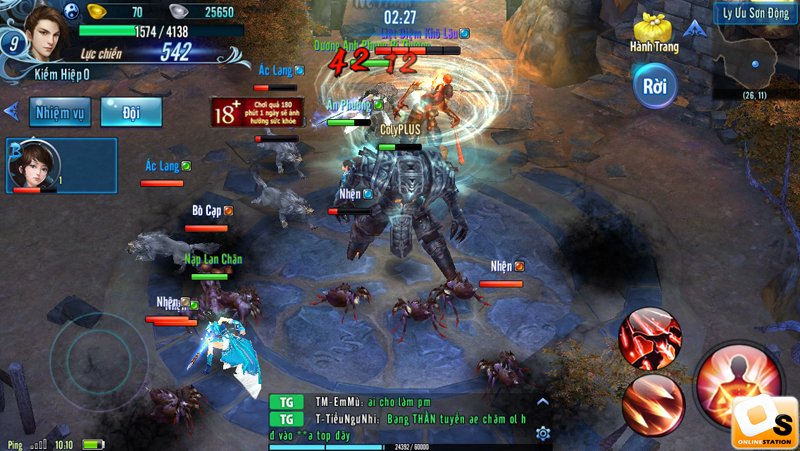Click the silver ingot currency icon

point(176,12)
